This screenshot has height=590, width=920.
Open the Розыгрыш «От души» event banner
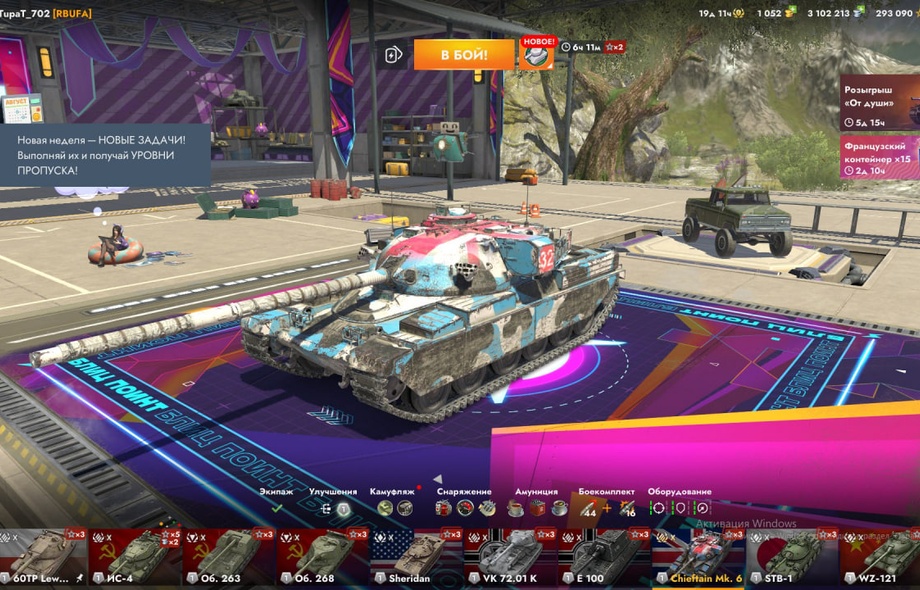pyautogui.click(x=879, y=102)
